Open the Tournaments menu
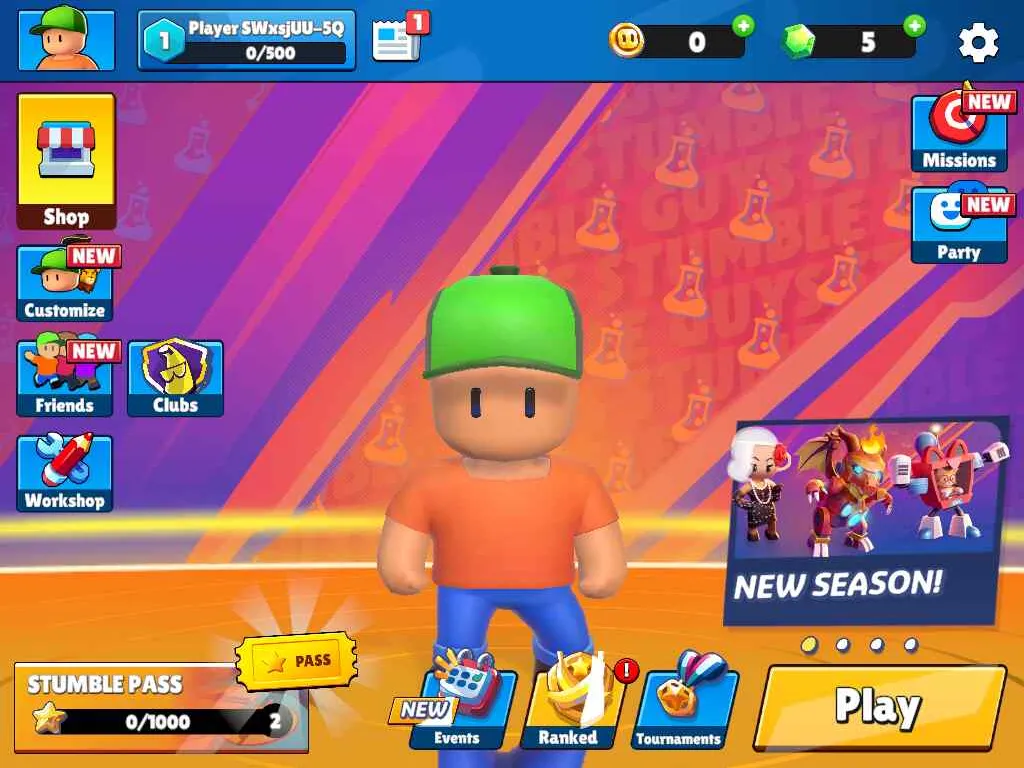 coord(679,709)
